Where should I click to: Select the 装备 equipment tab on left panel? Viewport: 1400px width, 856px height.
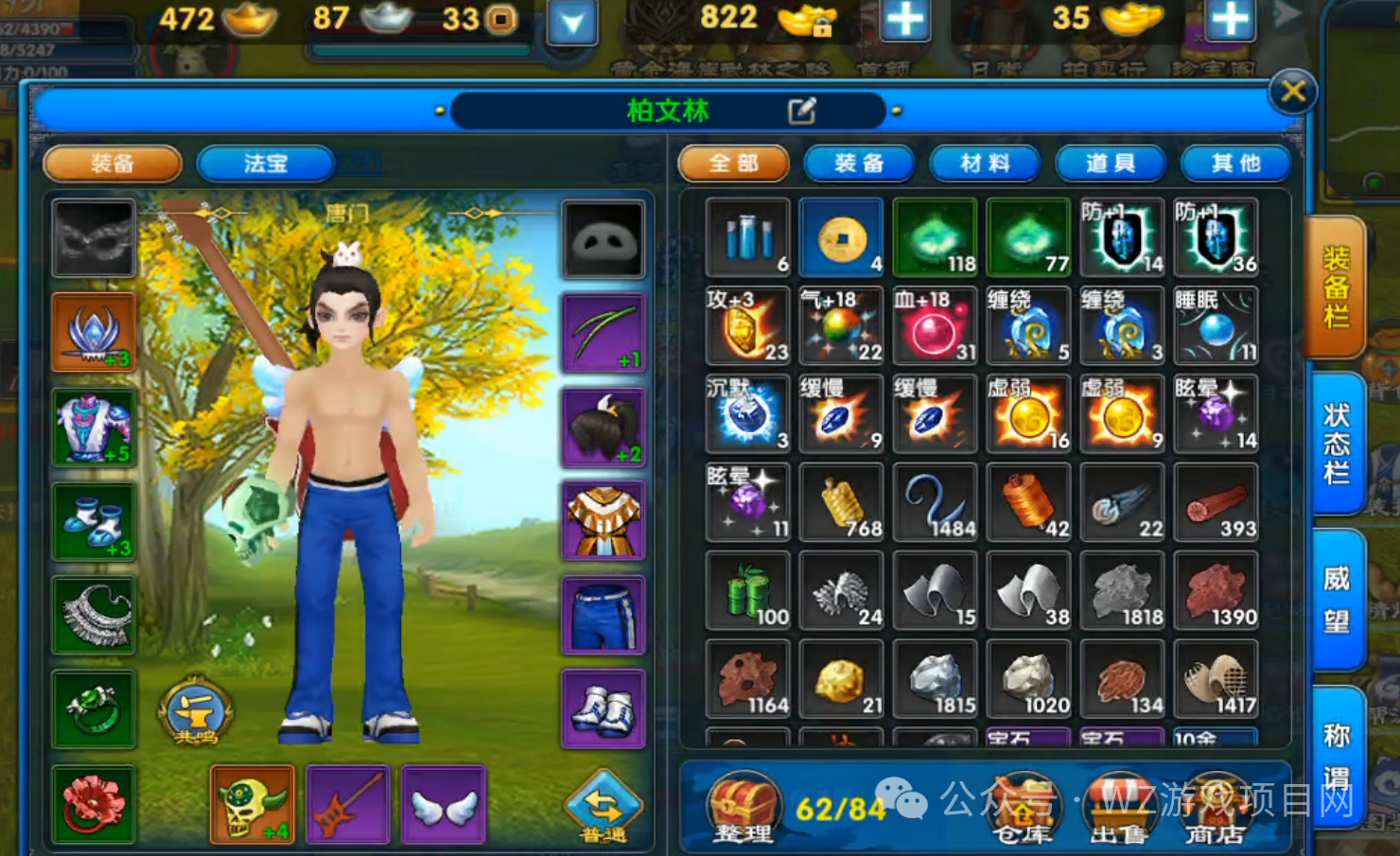pos(113,164)
